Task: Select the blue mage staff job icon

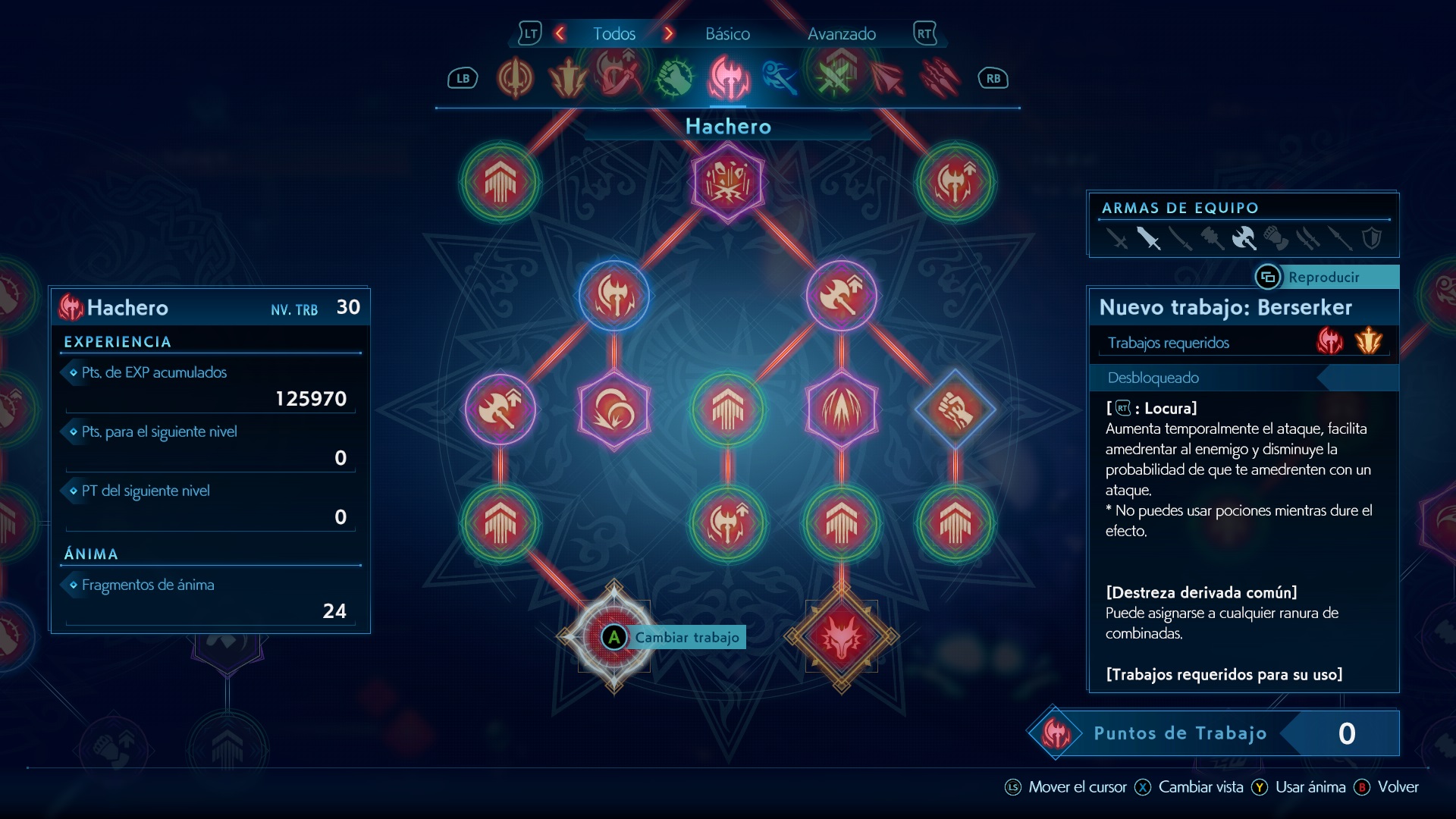Action: click(780, 78)
